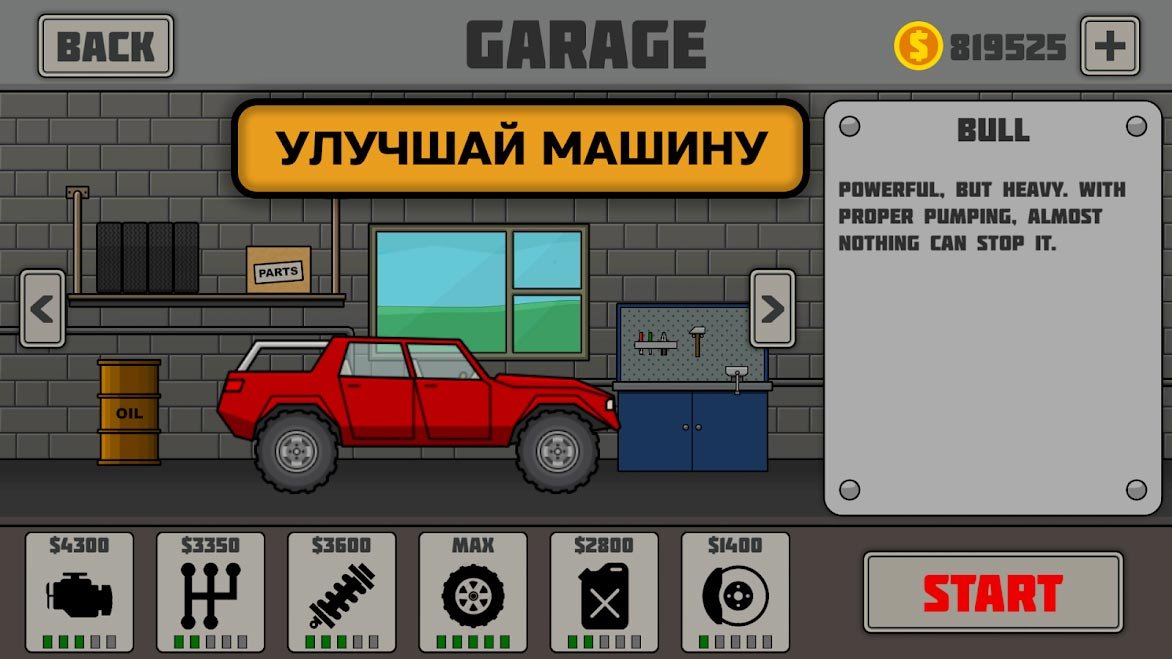Screen dimensions: 1172x659
Task: Select the maxed-out tire upgrade
Action: tap(472, 592)
